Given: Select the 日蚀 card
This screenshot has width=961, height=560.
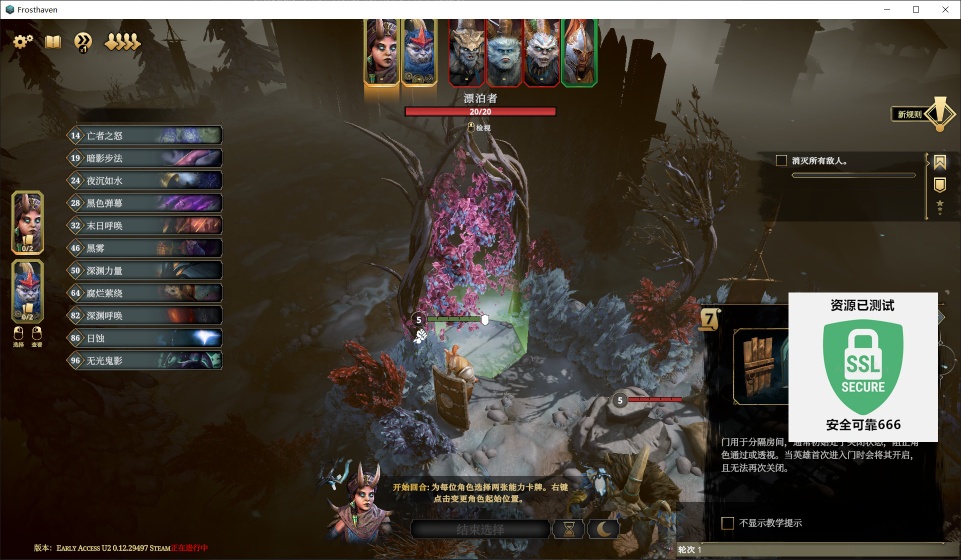Looking at the screenshot, I should [x=145, y=338].
